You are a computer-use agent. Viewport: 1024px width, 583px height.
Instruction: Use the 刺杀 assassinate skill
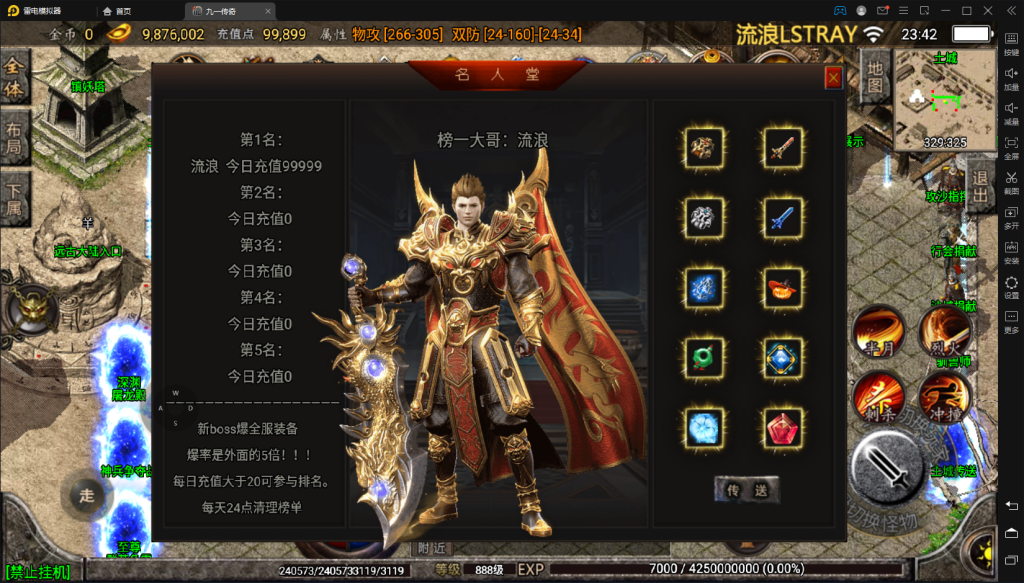877,397
